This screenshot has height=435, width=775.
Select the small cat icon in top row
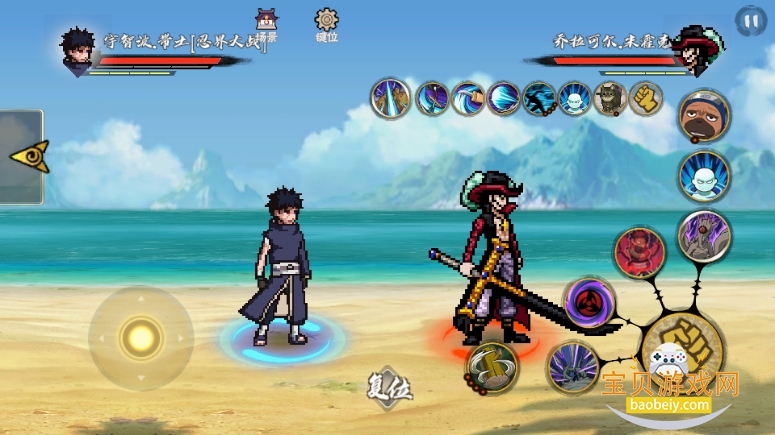coord(609,98)
